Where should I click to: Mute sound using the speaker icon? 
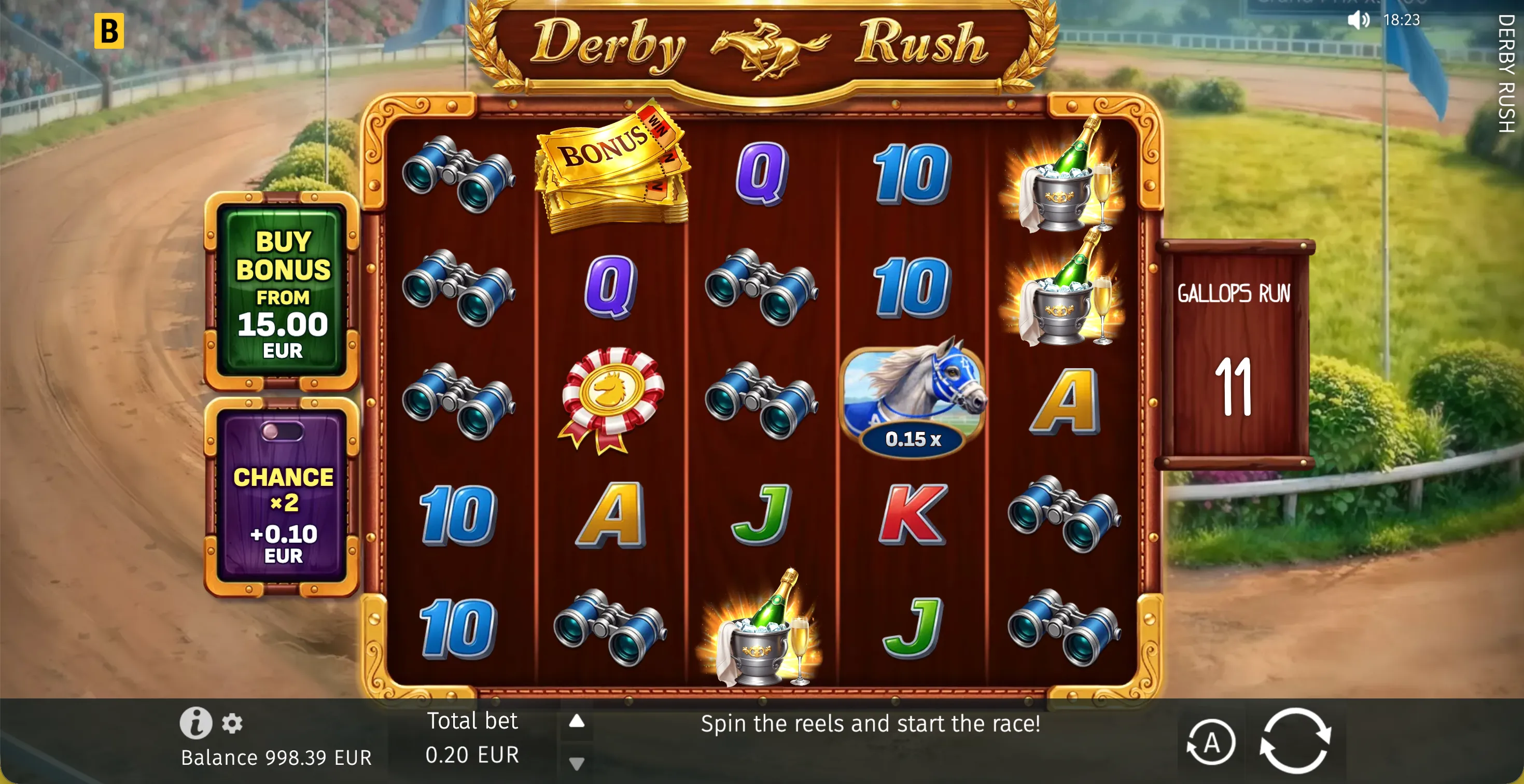tap(1359, 20)
